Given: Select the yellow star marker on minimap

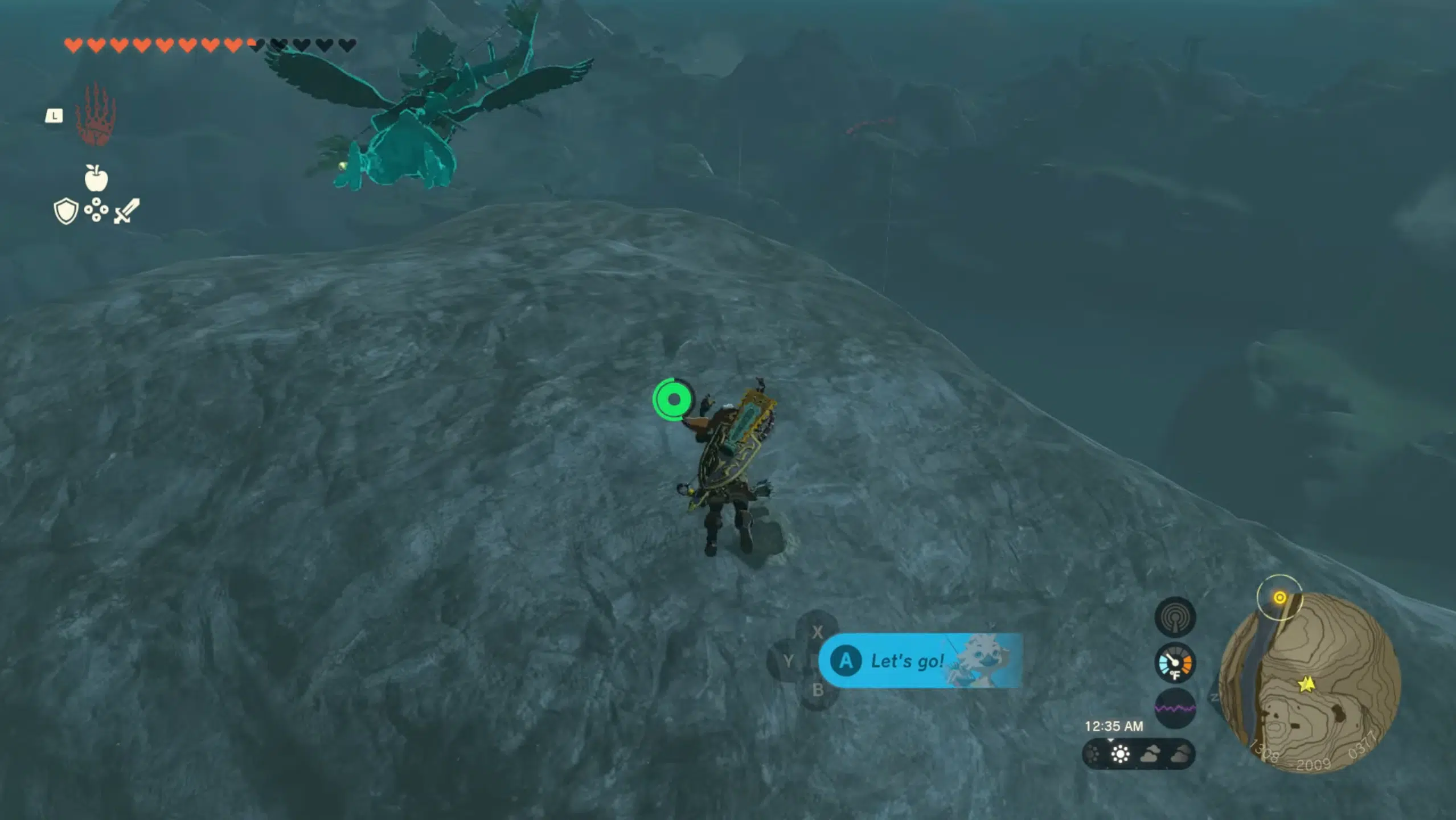Looking at the screenshot, I should pyautogui.click(x=1306, y=683).
